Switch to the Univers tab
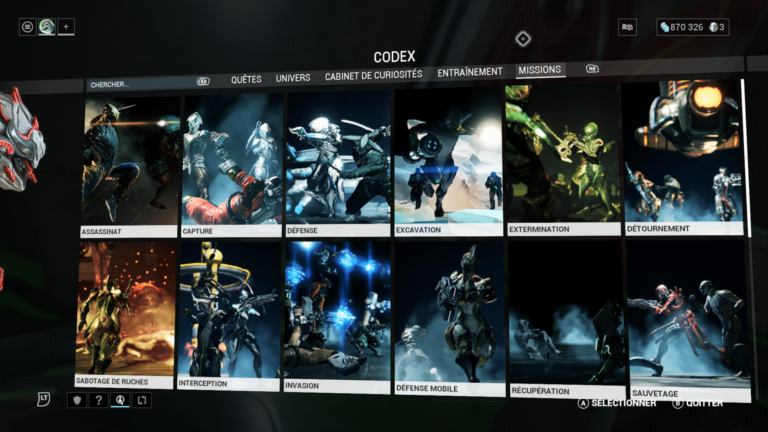 [293, 77]
